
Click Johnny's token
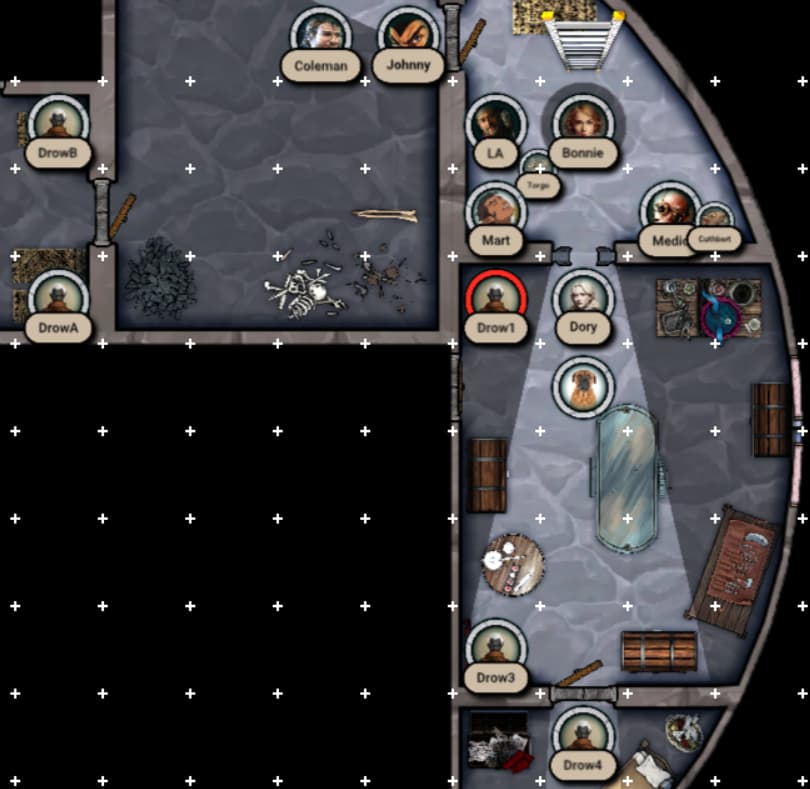point(408,35)
